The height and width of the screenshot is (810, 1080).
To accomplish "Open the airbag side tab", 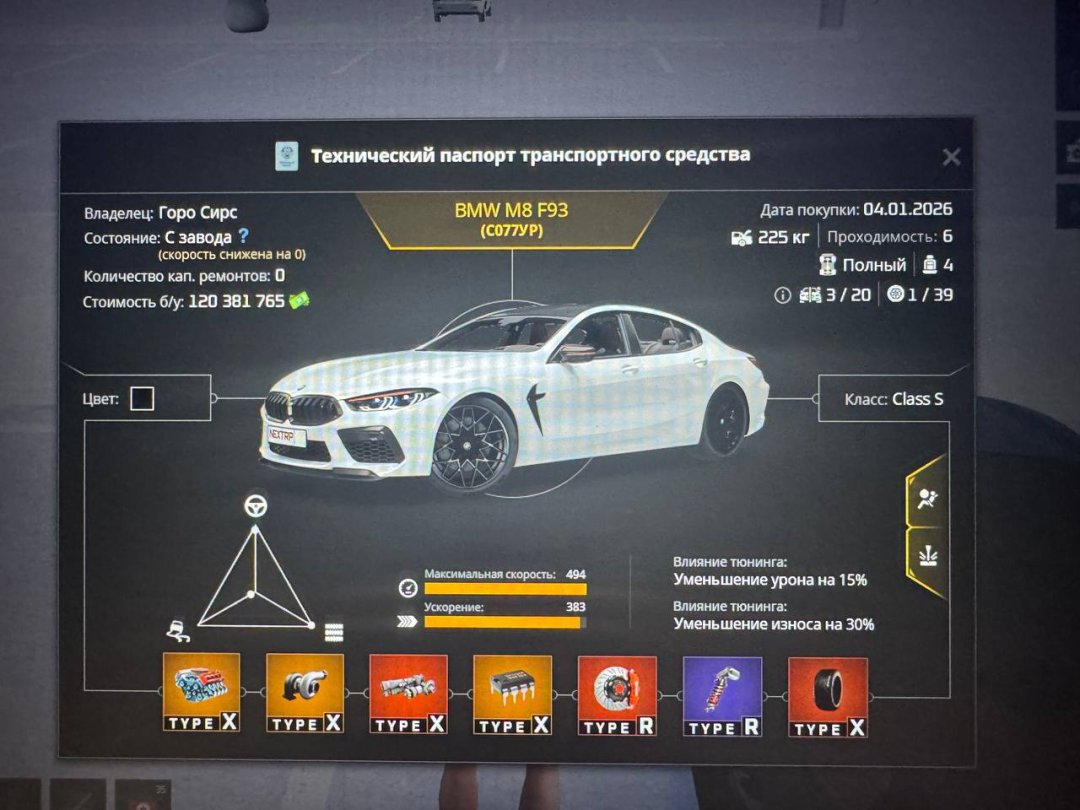I will [927, 497].
